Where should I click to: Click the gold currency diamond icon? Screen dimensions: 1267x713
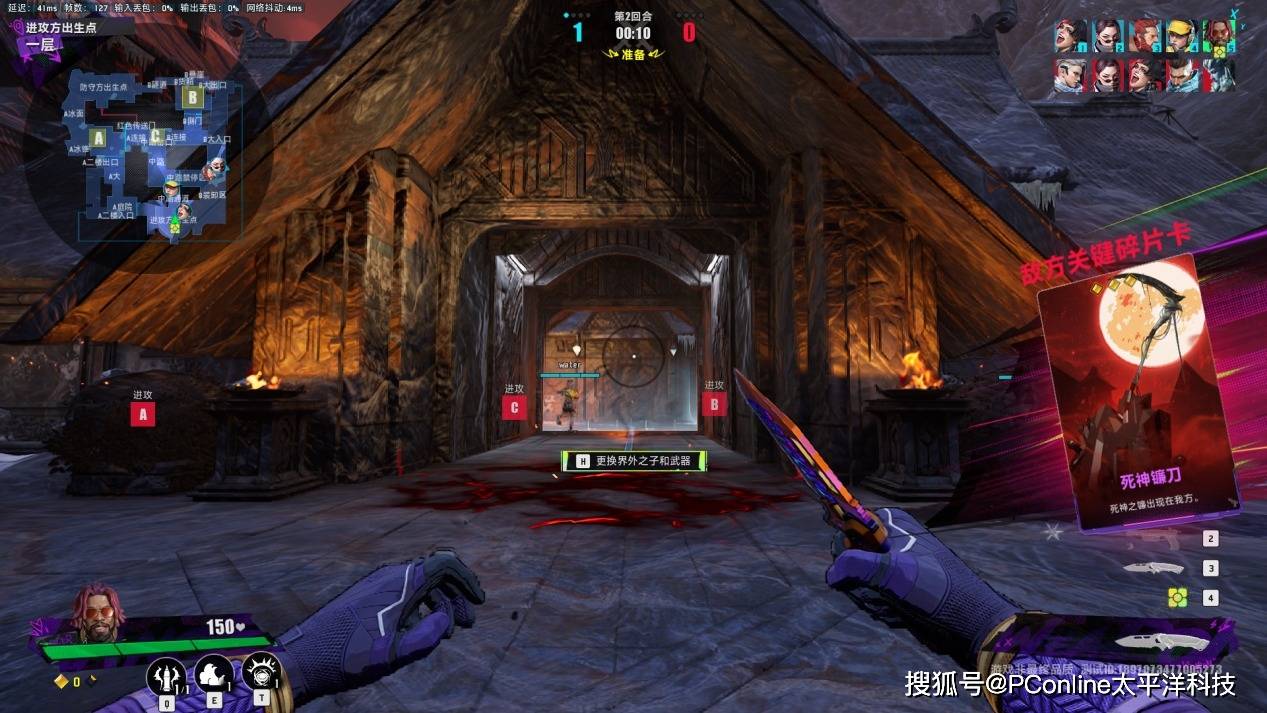point(60,682)
